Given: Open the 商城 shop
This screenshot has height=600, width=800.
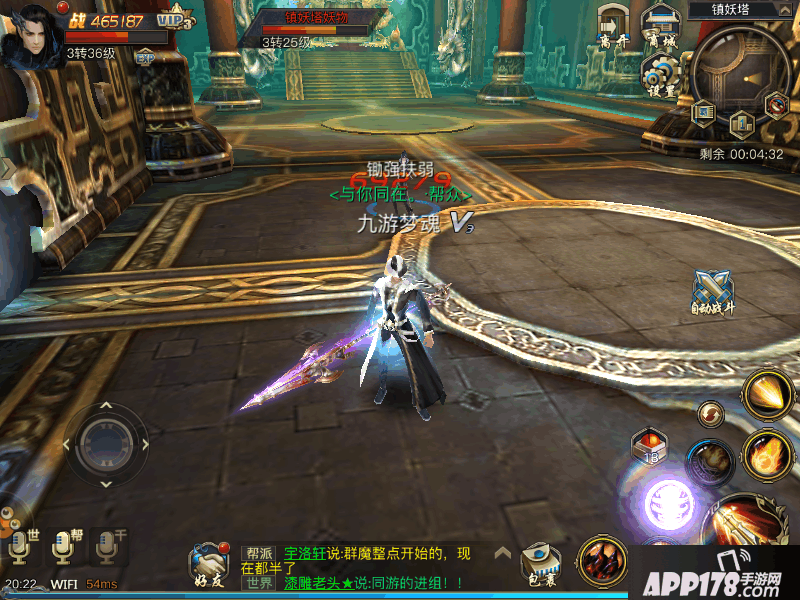Looking at the screenshot, I should click(x=660, y=26).
